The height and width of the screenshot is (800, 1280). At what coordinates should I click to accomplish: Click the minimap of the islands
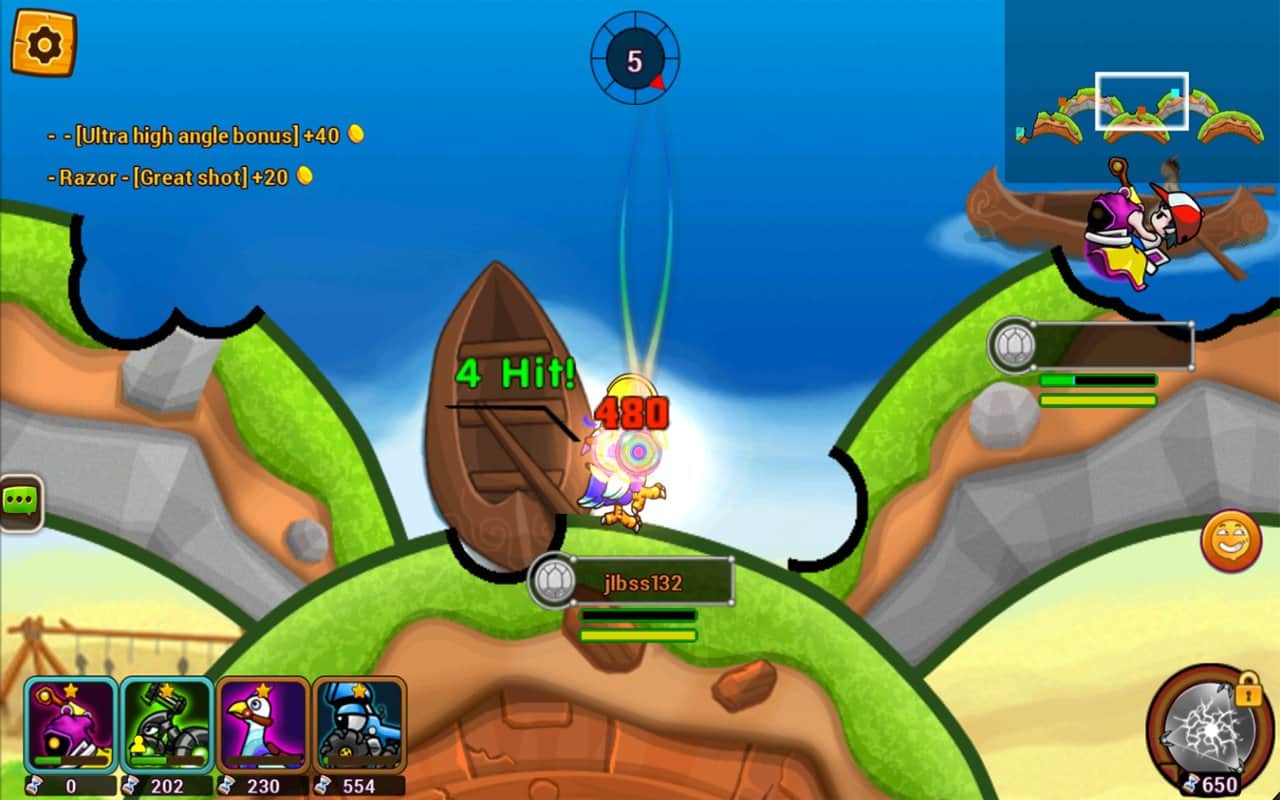point(1141,92)
